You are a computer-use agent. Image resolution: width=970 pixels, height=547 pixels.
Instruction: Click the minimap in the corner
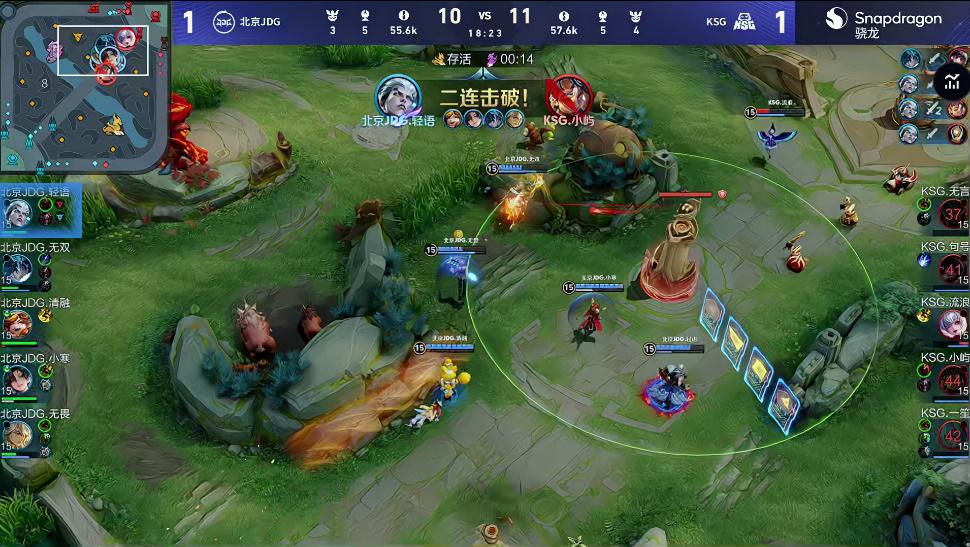(x=84, y=86)
